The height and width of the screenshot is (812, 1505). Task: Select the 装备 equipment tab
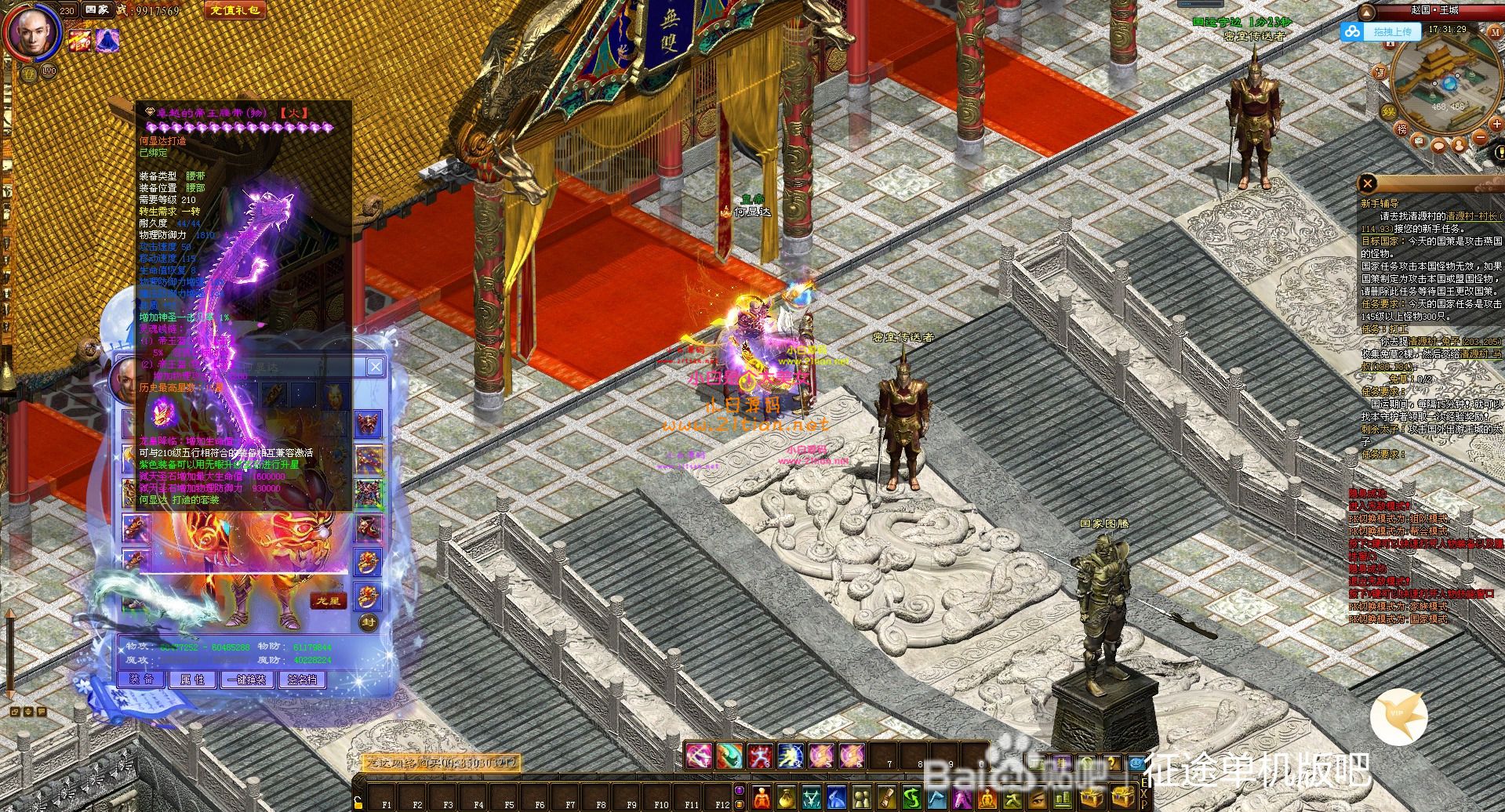[x=141, y=680]
